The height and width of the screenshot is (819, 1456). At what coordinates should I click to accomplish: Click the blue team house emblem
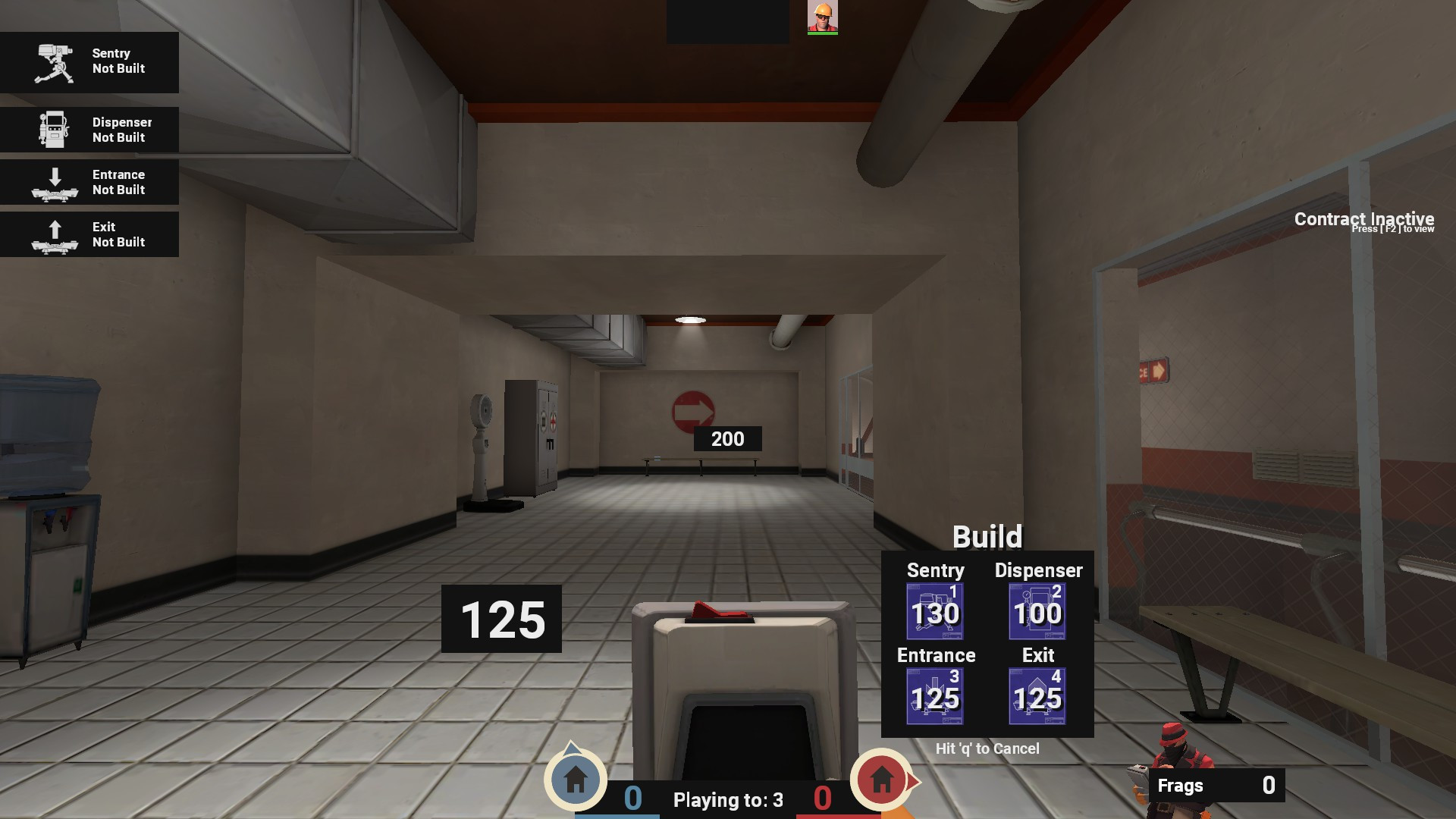point(575,780)
